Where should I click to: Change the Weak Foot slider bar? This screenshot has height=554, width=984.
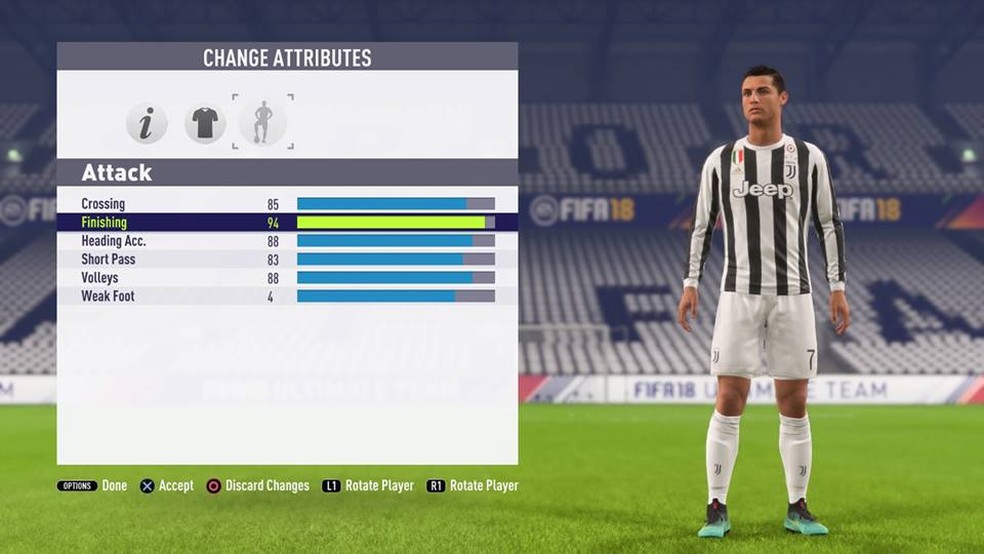[395, 296]
